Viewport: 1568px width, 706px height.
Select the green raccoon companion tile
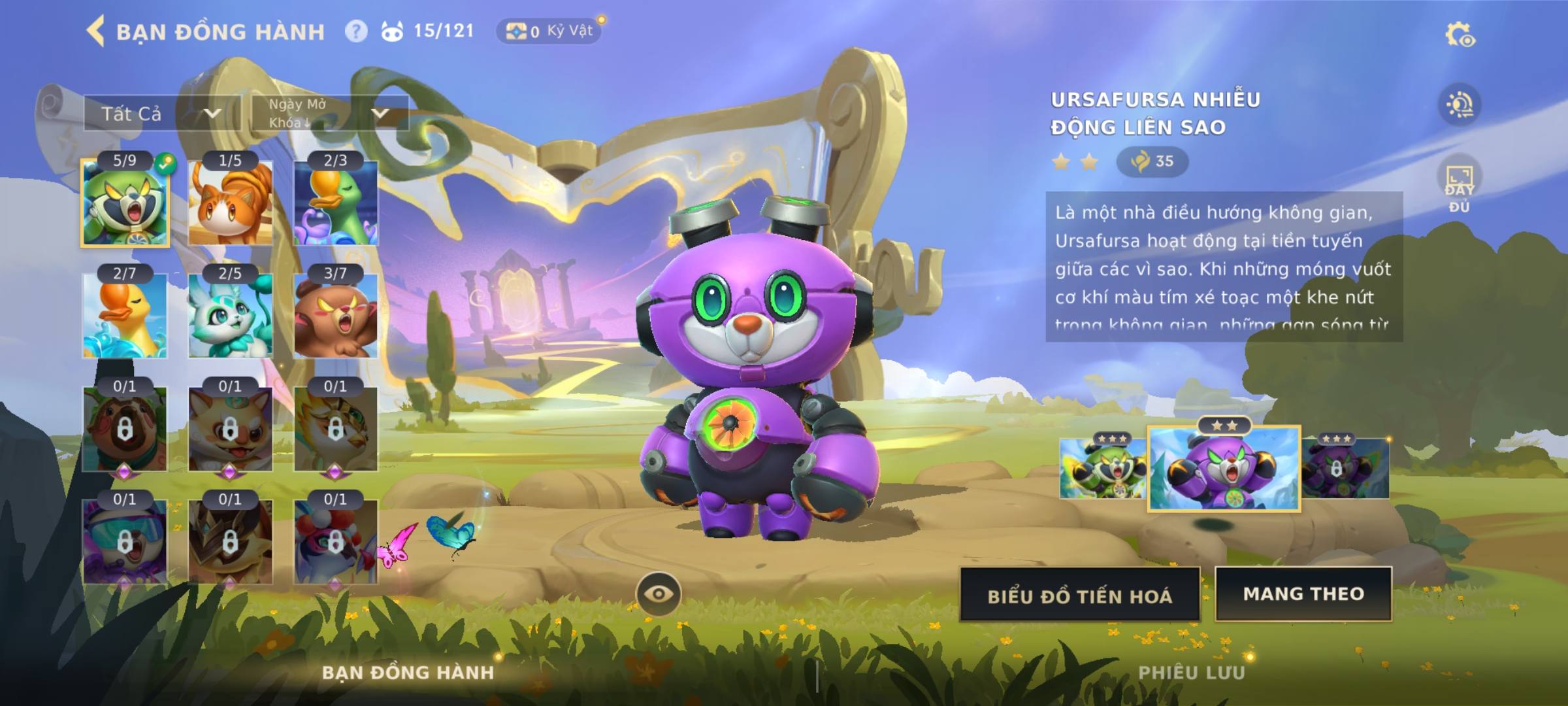(125, 203)
